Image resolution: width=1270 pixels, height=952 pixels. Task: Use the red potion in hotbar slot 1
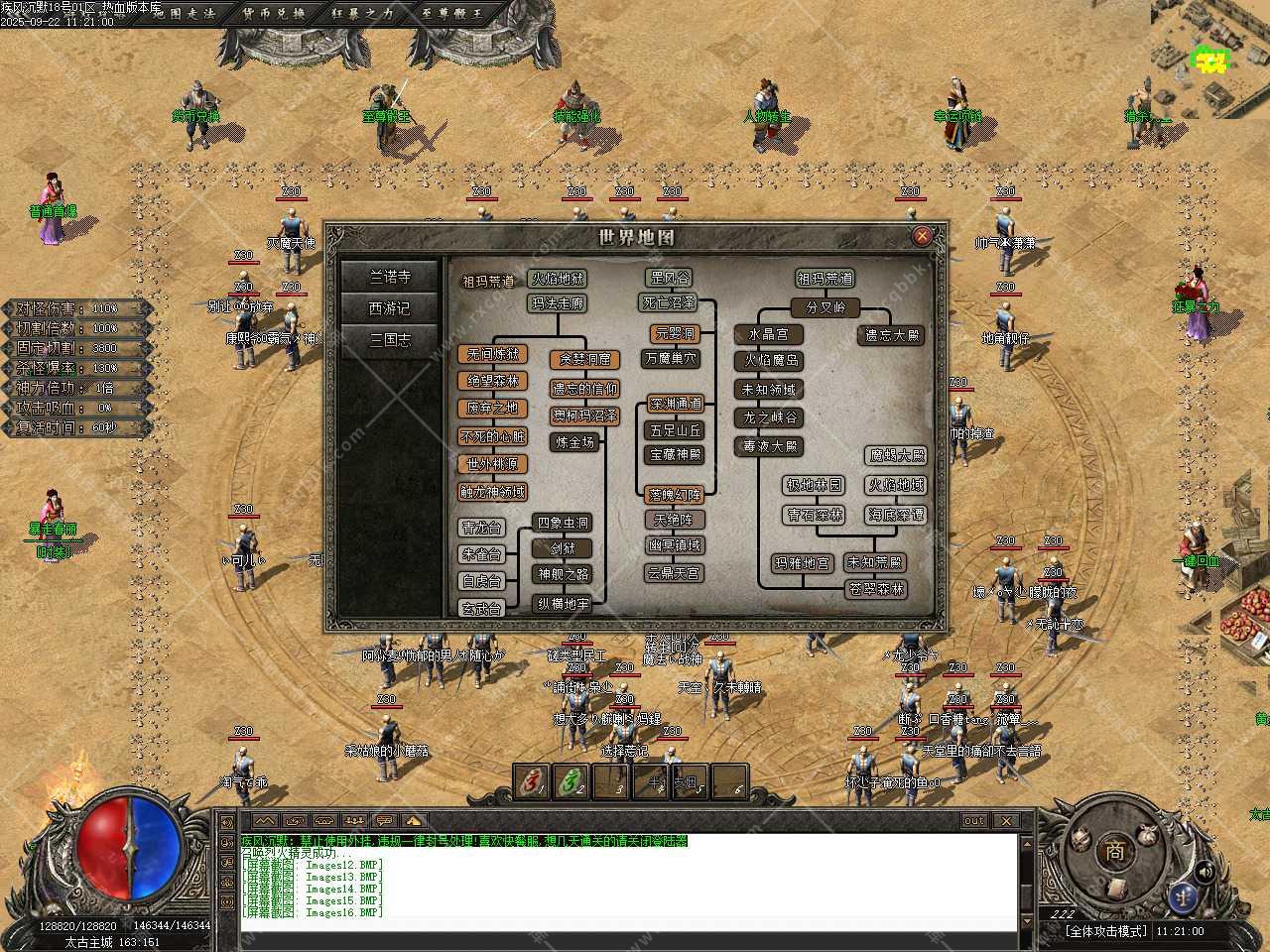(x=533, y=782)
